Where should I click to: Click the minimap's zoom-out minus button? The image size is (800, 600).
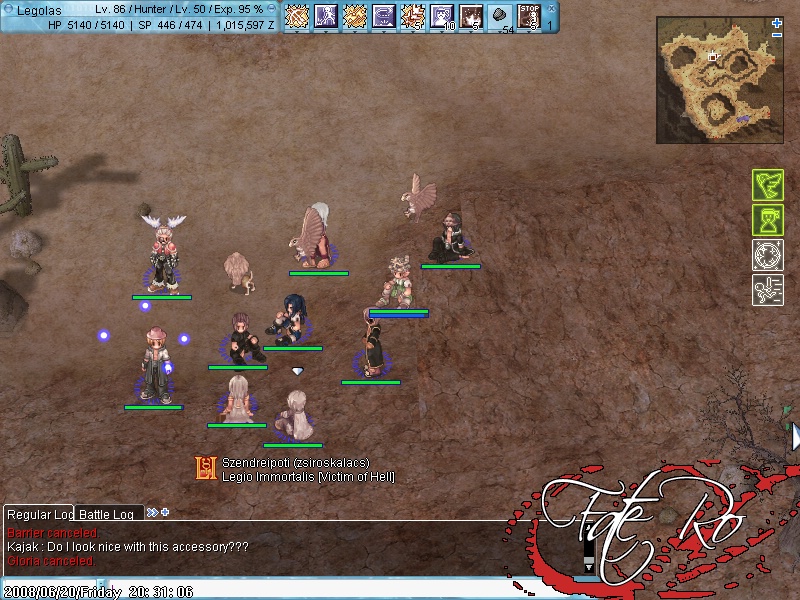pyautogui.click(x=777, y=35)
